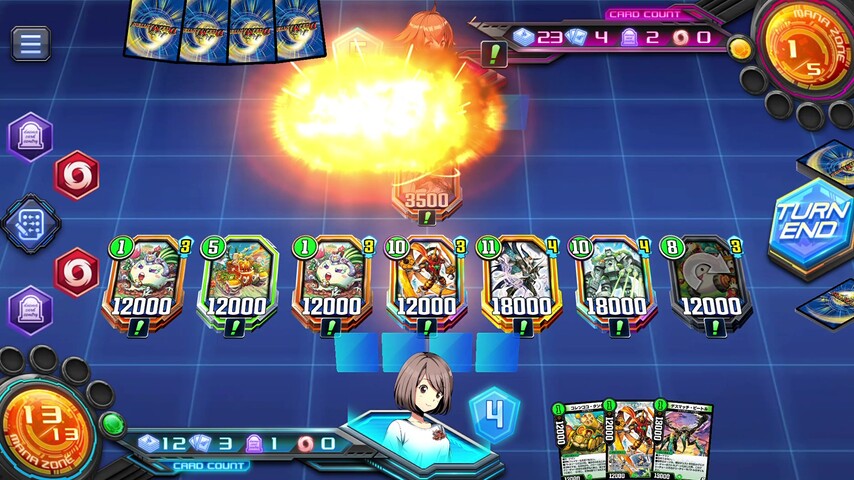Choose the middle orange card in hand
This screenshot has height=480, width=854.
pyautogui.click(x=630, y=440)
